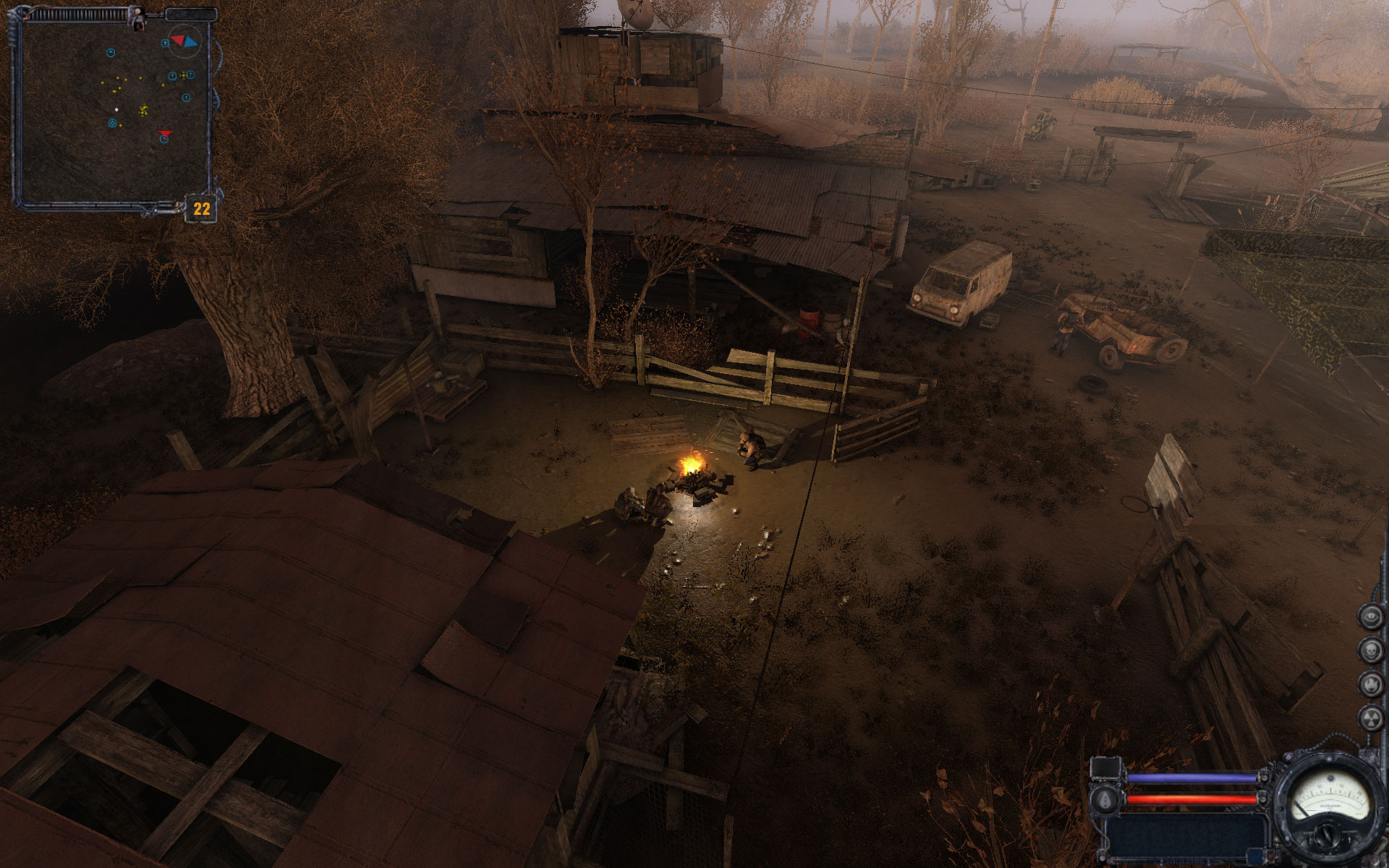Click the flame thermal hazard indicator
The image size is (1389, 868).
[1369, 684]
